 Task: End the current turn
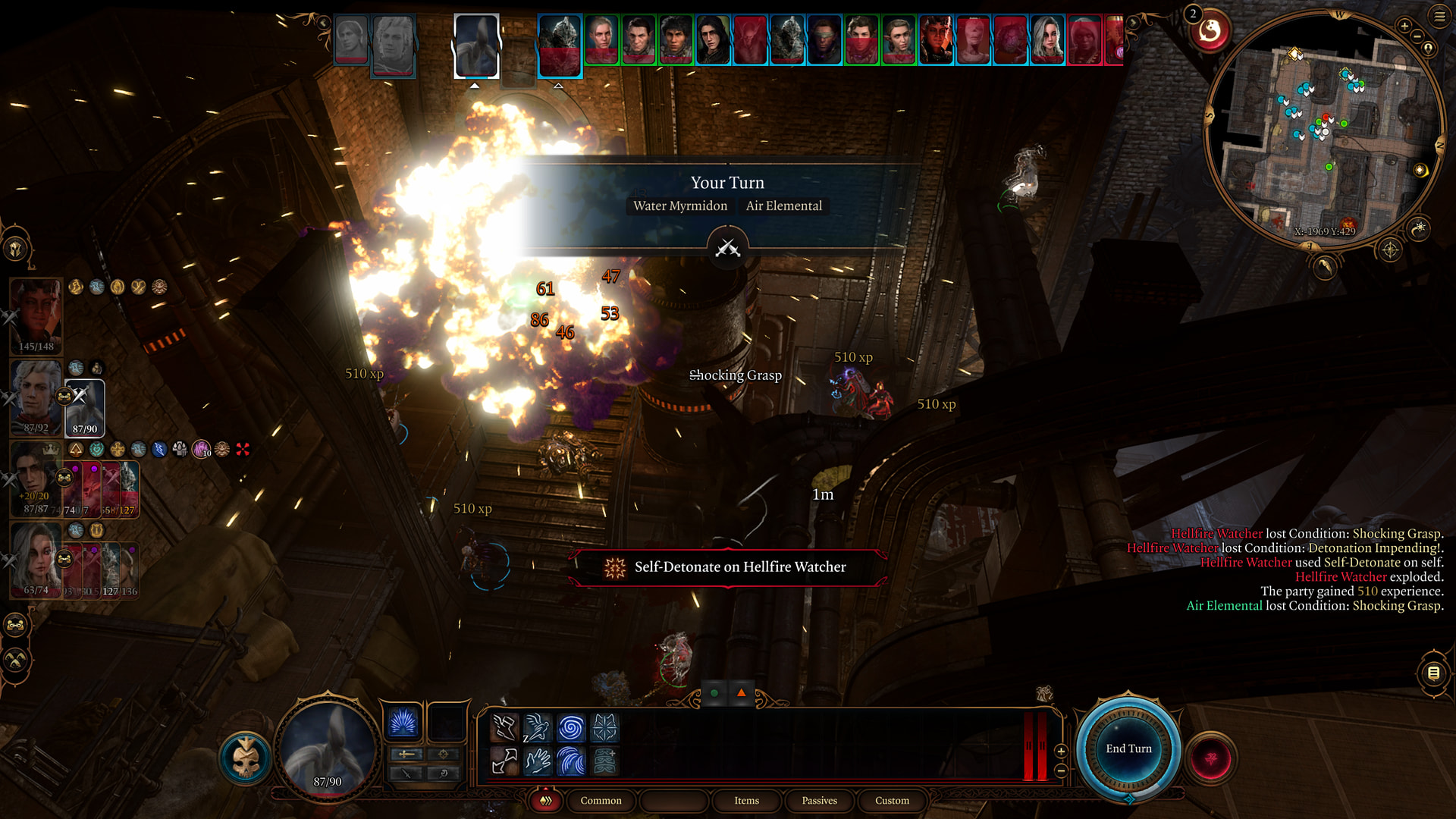tap(1128, 748)
